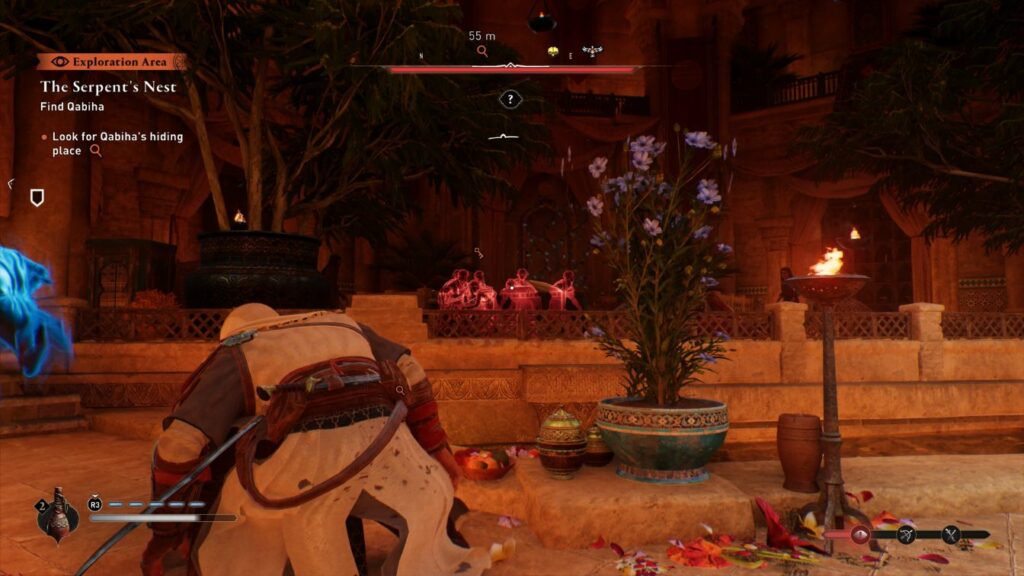Click the crossed swords notoriety icon

[x=951, y=535]
